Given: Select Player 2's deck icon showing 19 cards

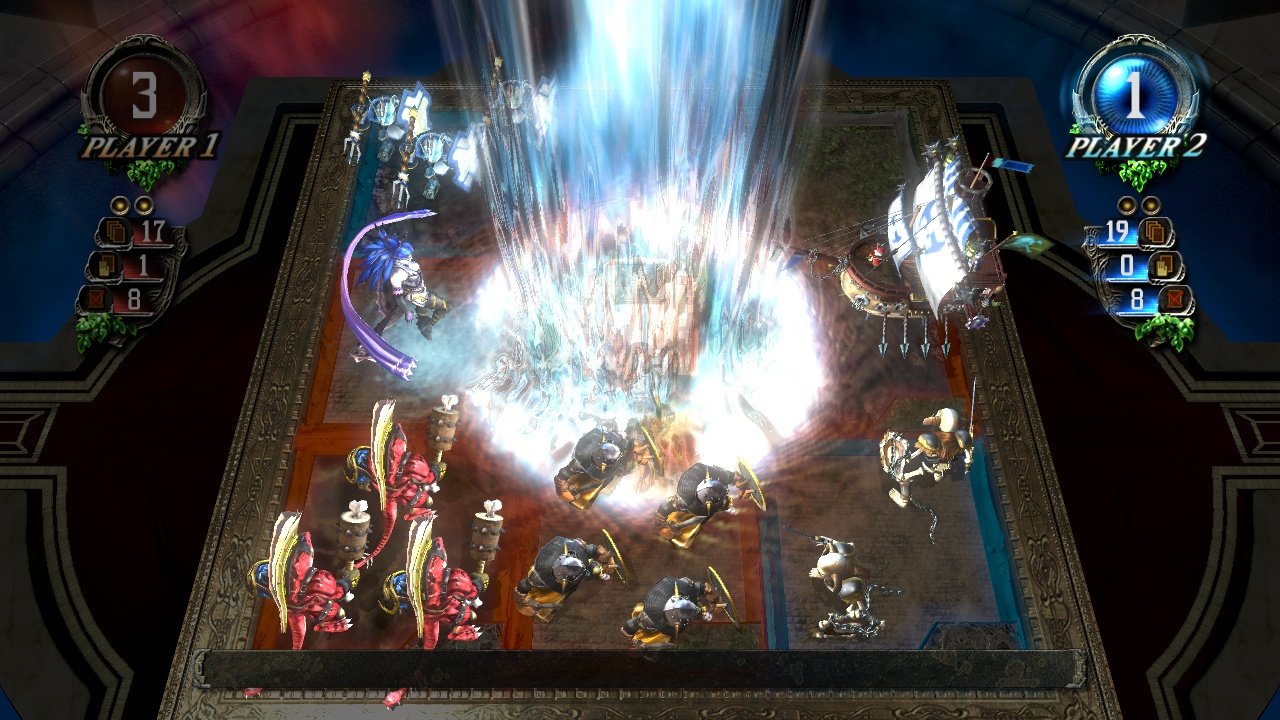Looking at the screenshot, I should click(1157, 233).
